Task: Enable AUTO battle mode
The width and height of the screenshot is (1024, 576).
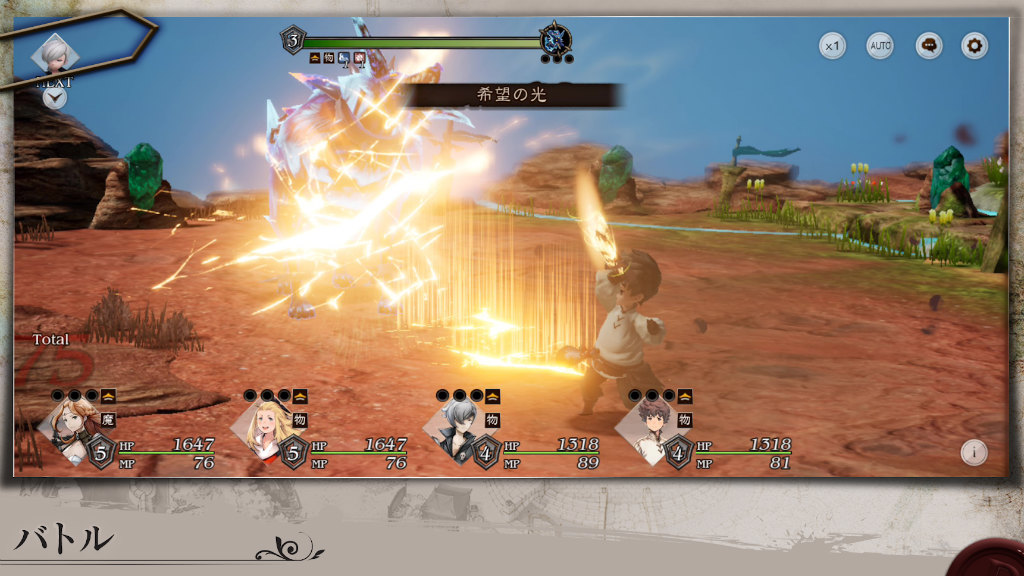Action: click(x=880, y=45)
